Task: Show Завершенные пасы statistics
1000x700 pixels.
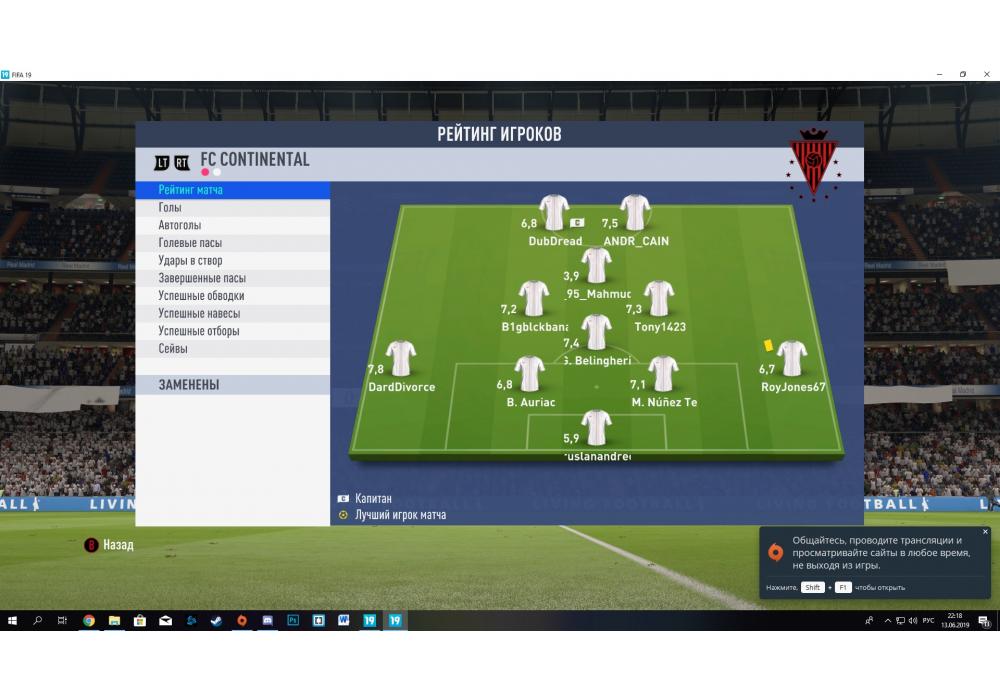Action: pos(201,279)
